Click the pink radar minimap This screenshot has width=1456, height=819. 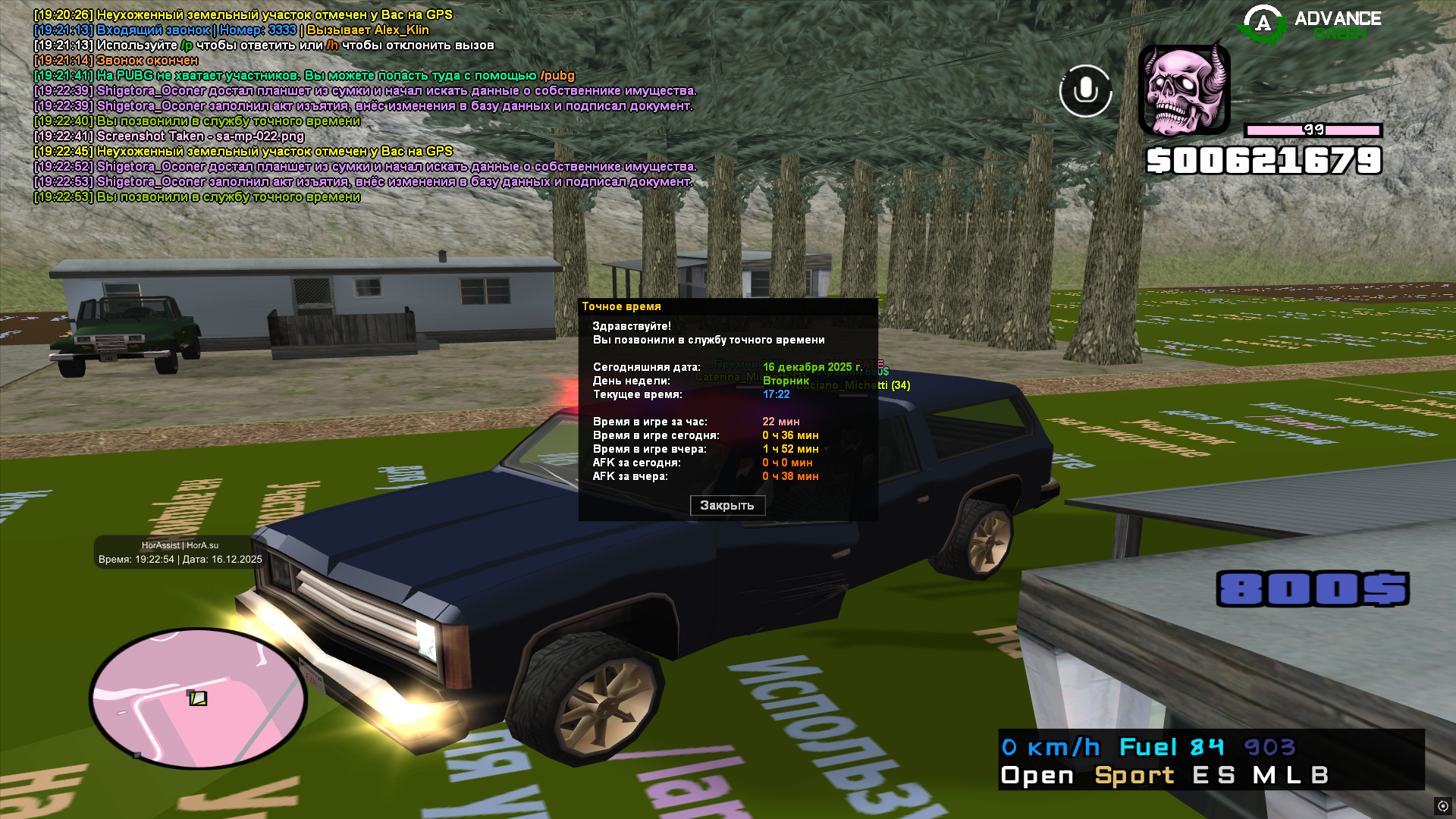tap(199, 698)
